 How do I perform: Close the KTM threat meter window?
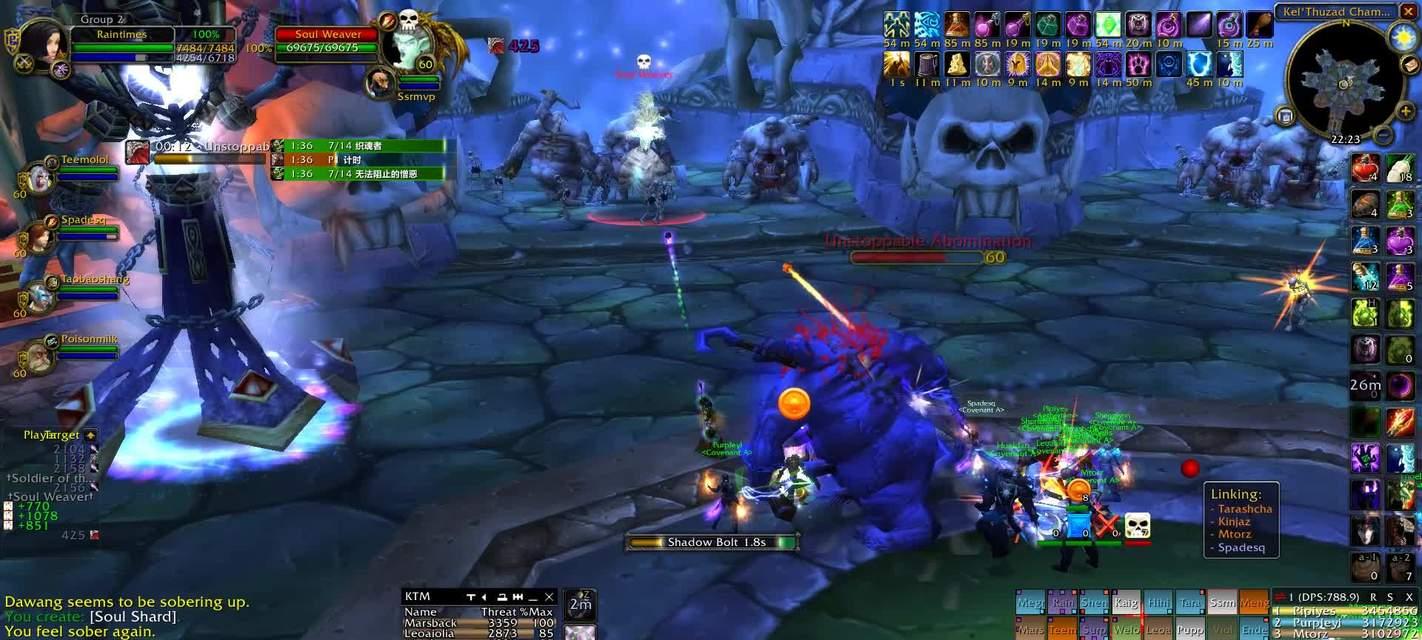(548, 597)
